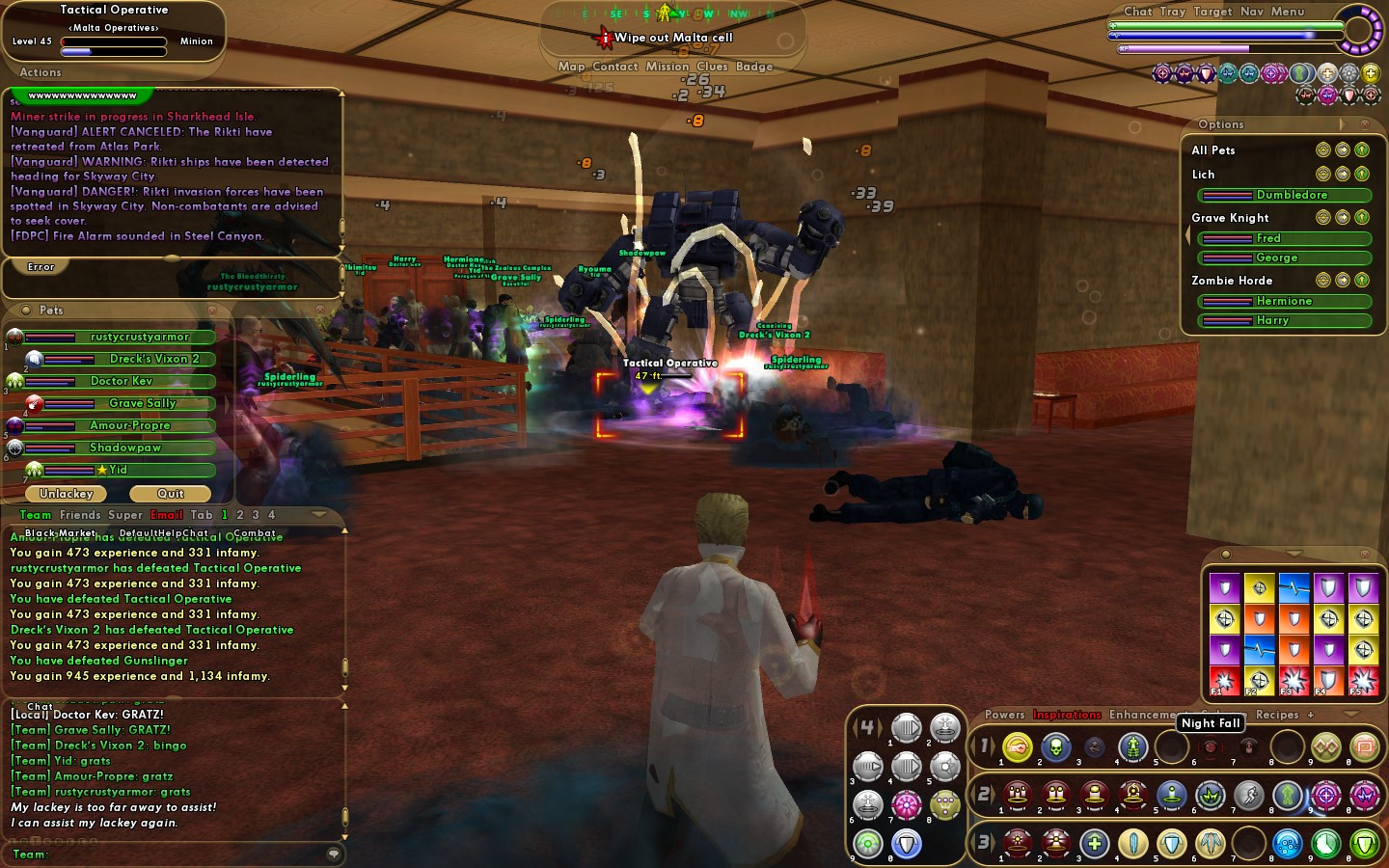Open the Actions menu under target
1389x868 pixels.
coord(41,72)
